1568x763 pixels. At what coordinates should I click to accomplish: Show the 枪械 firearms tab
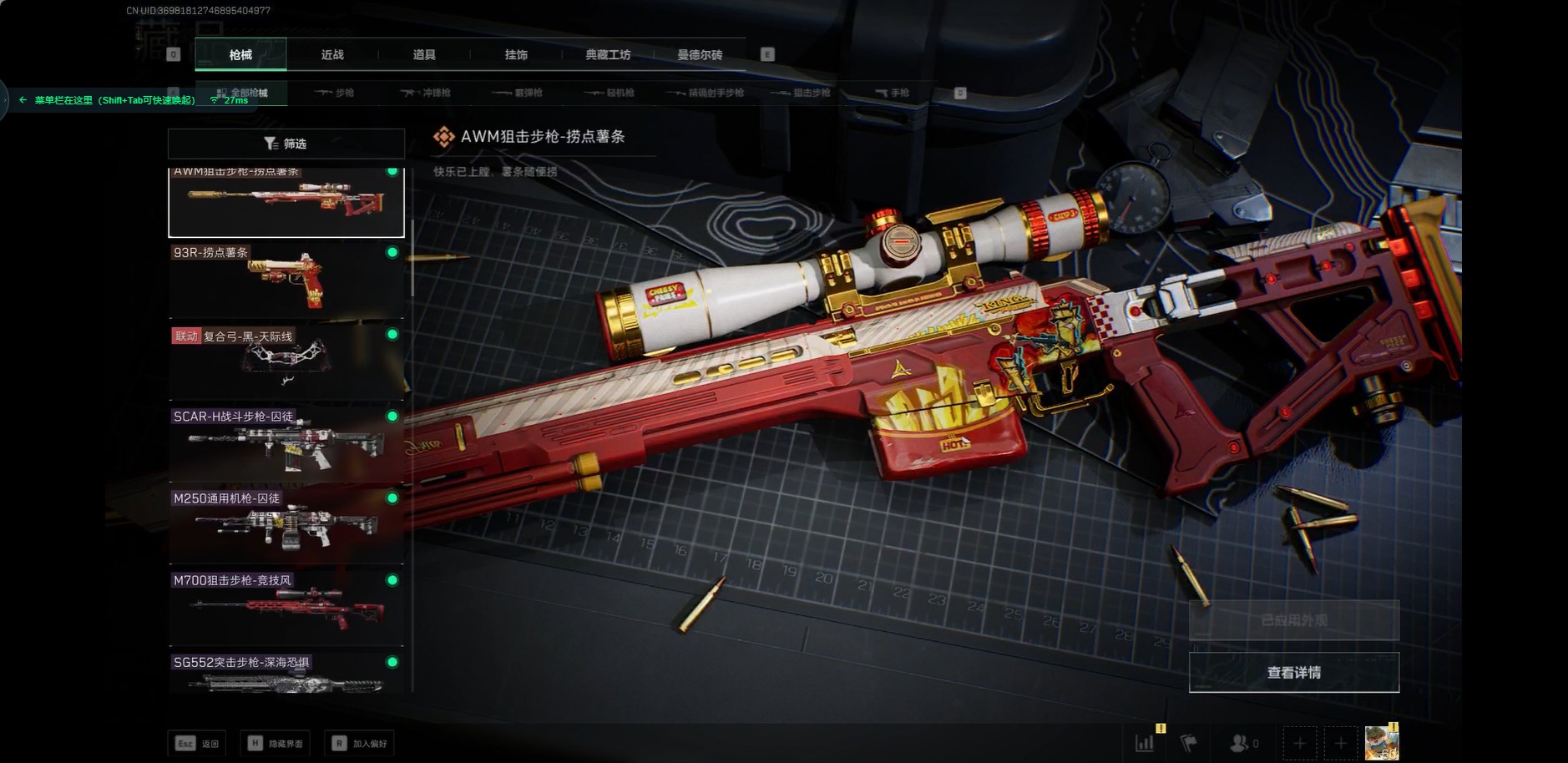[x=240, y=55]
